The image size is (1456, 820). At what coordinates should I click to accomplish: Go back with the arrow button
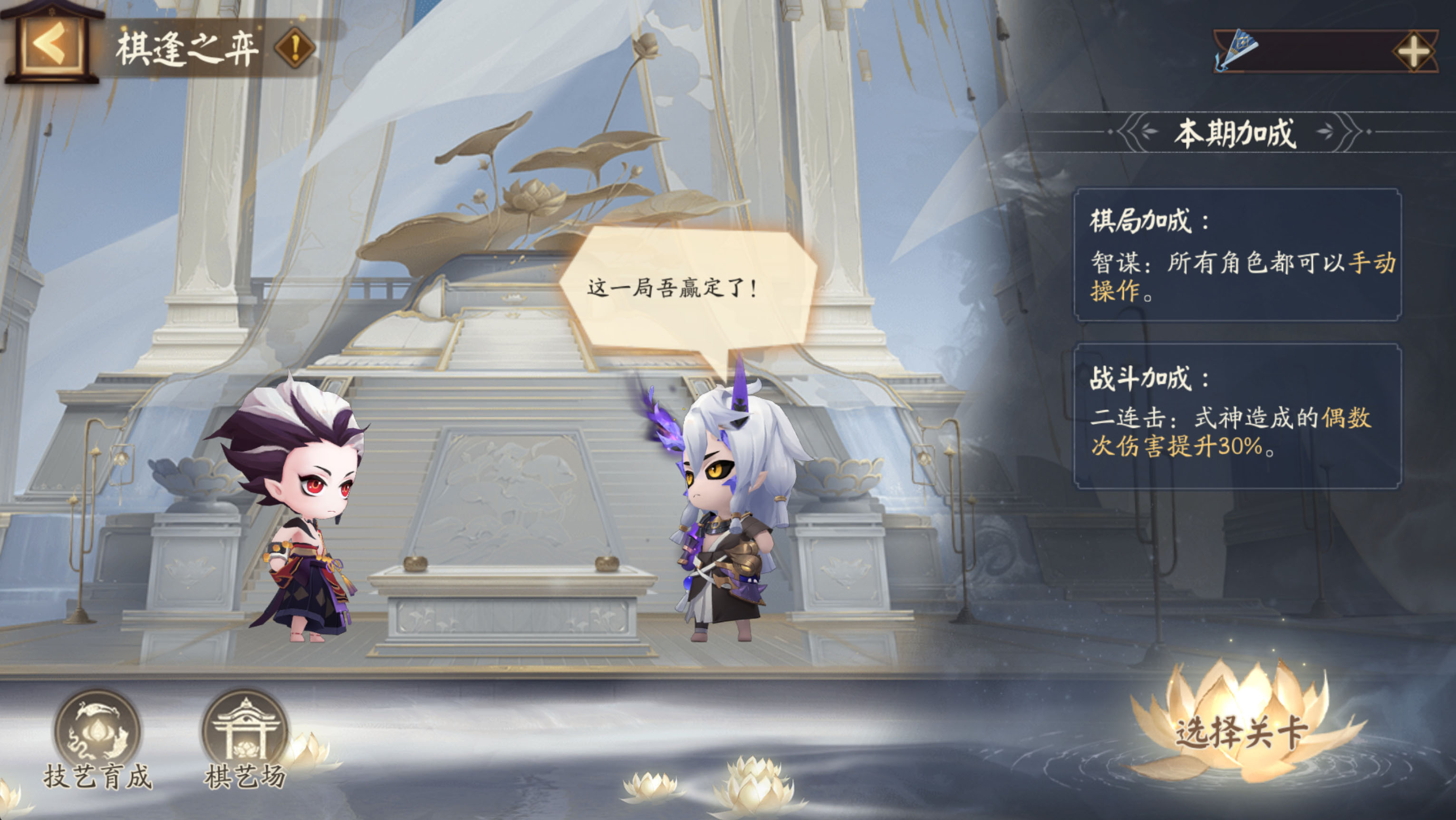[x=52, y=45]
